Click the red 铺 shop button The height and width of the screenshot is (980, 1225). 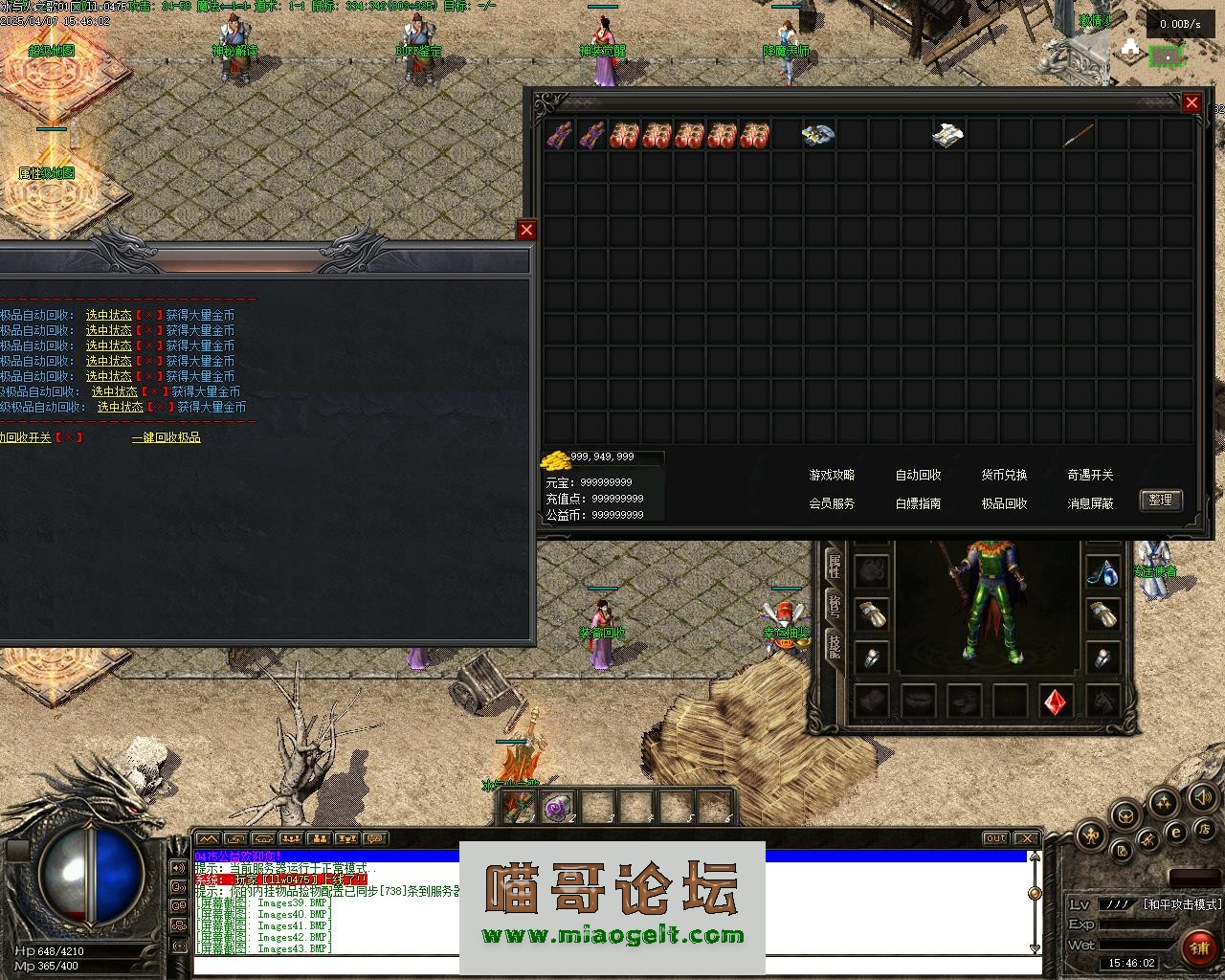click(x=1197, y=947)
